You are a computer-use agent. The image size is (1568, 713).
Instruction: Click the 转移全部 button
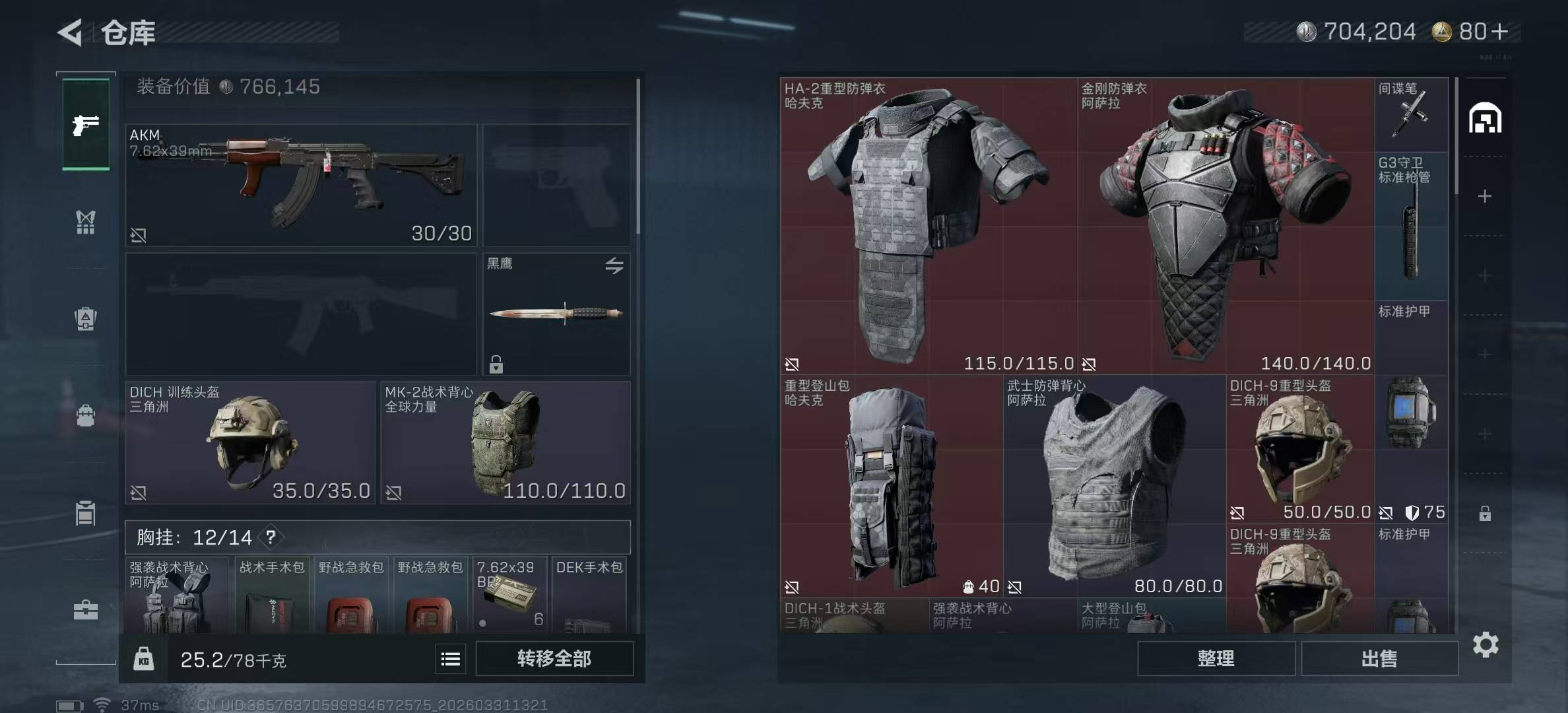(554, 659)
